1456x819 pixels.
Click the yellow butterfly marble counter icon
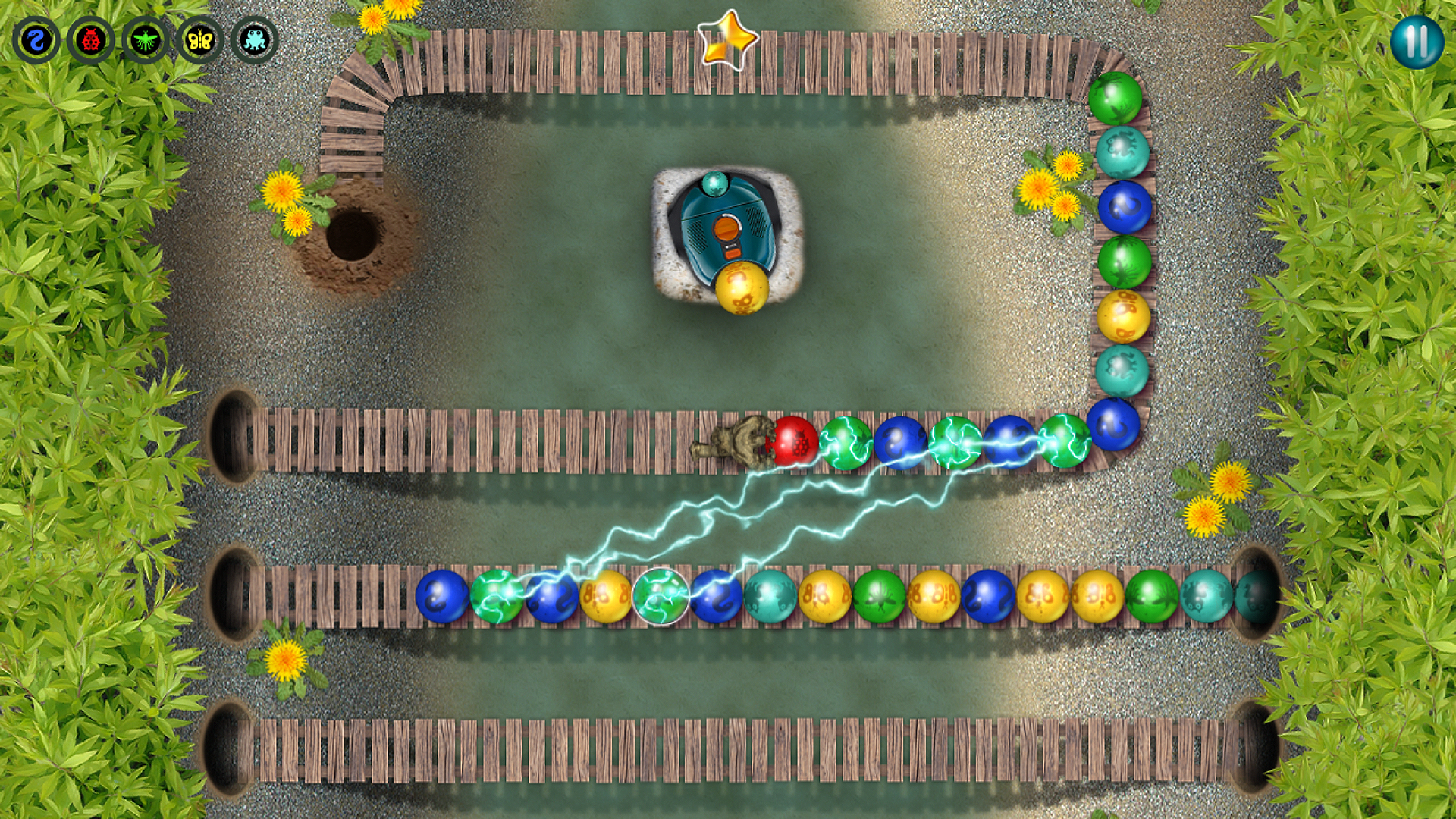pyautogui.click(x=199, y=39)
